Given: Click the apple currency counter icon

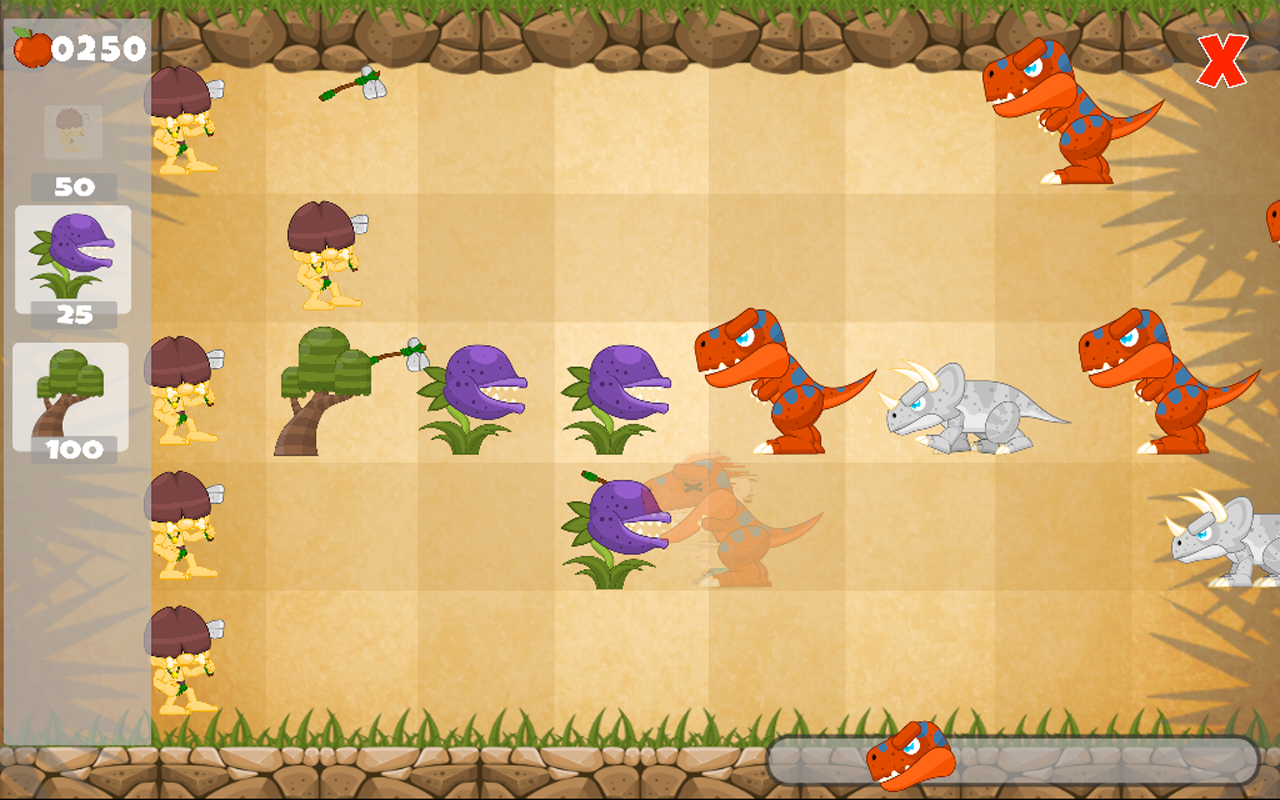Looking at the screenshot, I should tap(28, 45).
